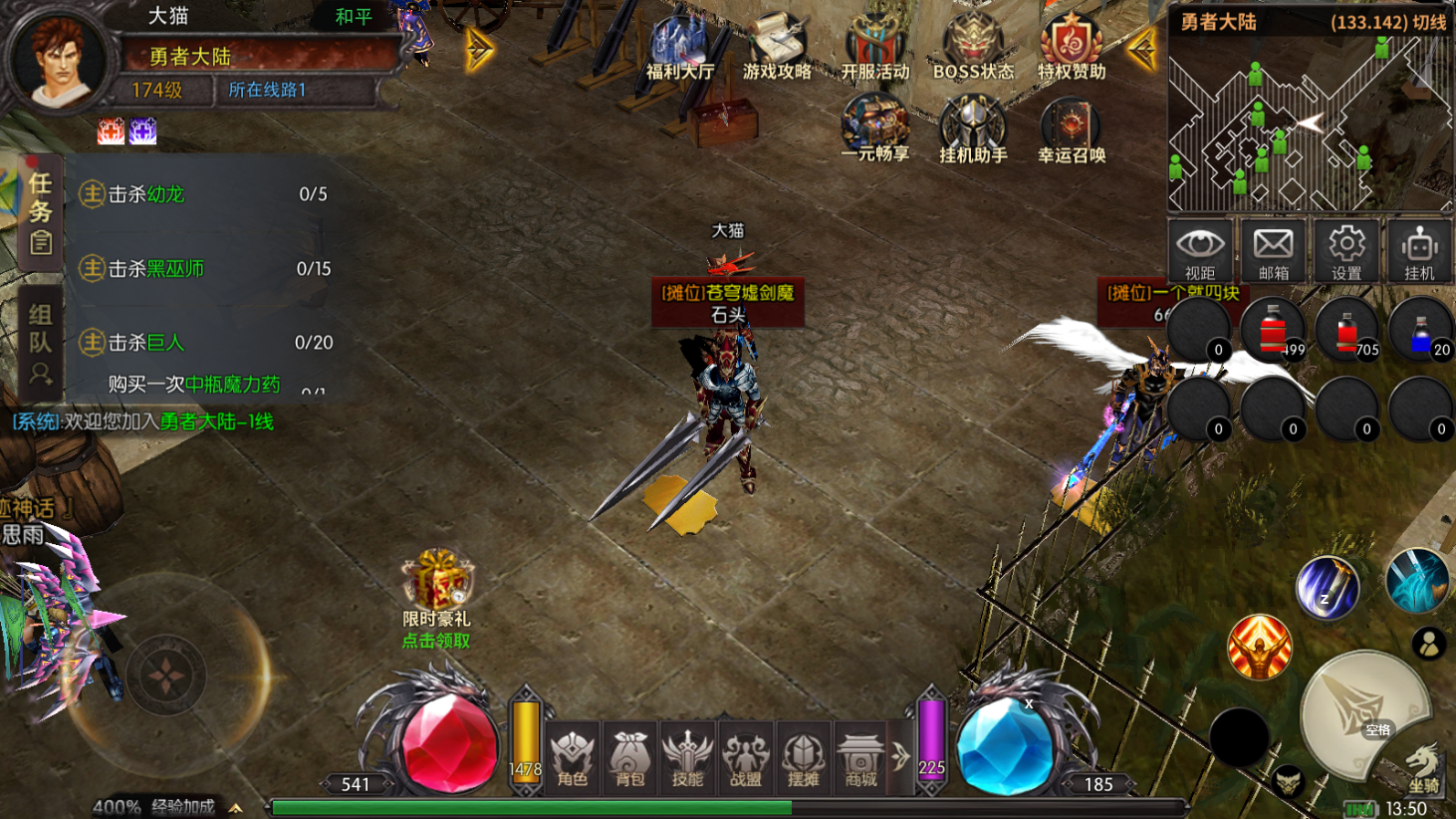The image size is (1456, 819).
Task: Switch to the 任务 quest tab
Action: click(x=40, y=211)
